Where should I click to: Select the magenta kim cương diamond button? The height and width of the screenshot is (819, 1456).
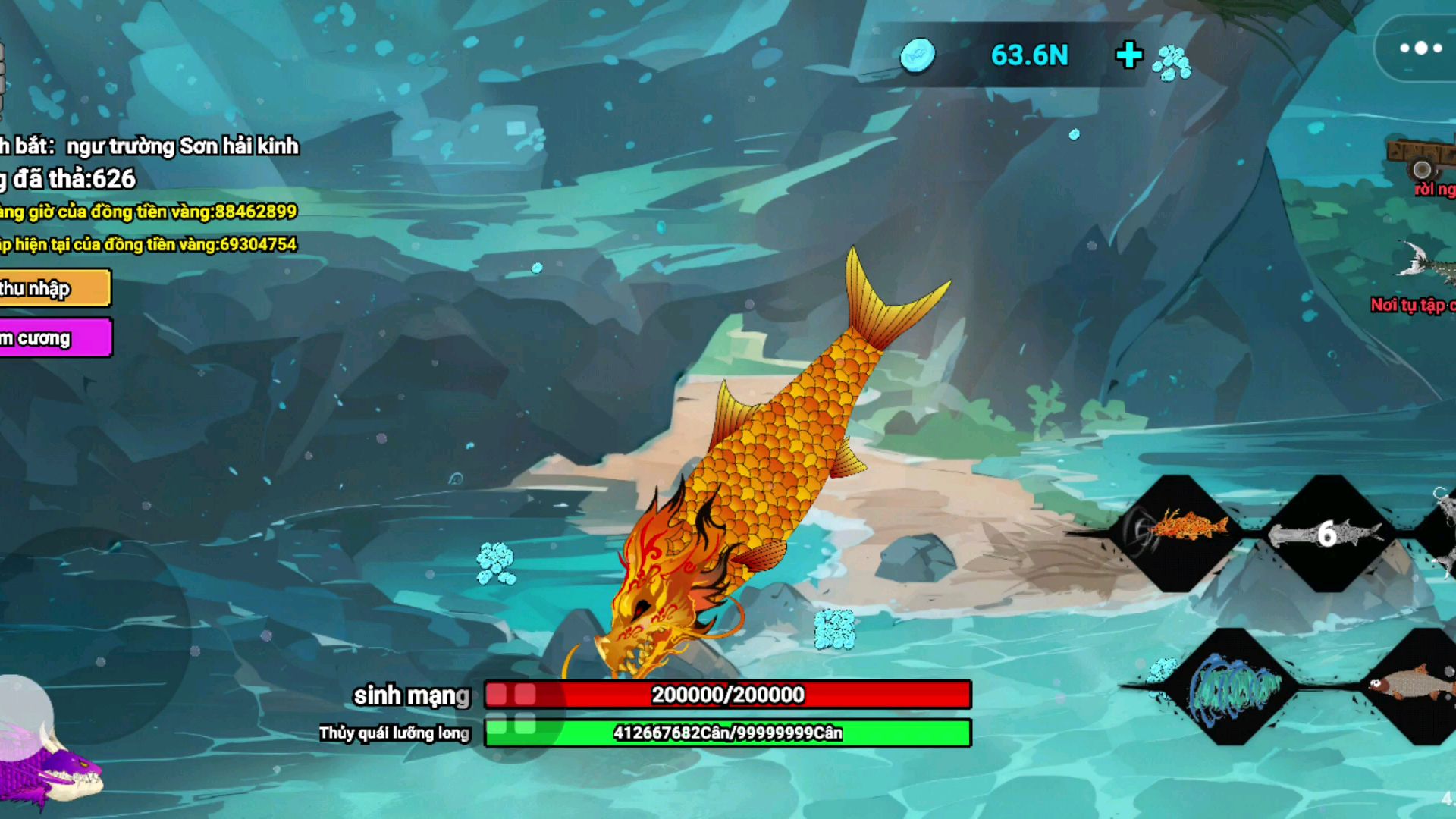coord(55,338)
